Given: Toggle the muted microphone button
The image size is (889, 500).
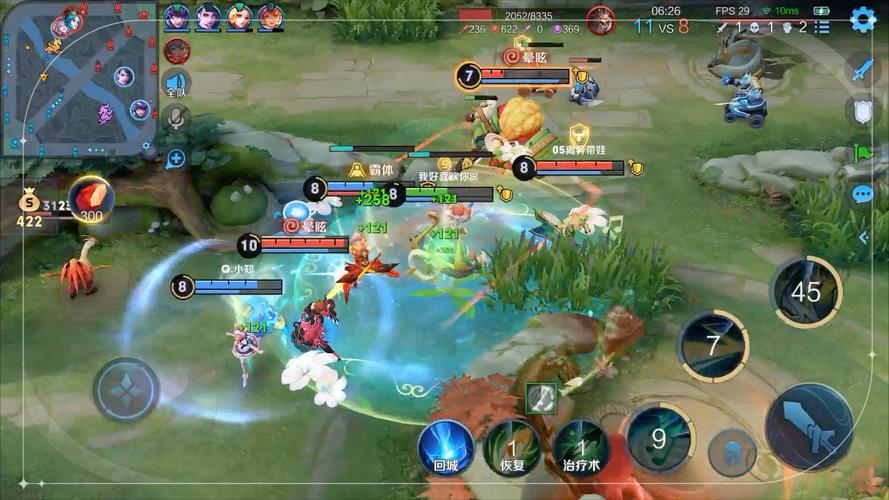Looking at the screenshot, I should point(177,119).
